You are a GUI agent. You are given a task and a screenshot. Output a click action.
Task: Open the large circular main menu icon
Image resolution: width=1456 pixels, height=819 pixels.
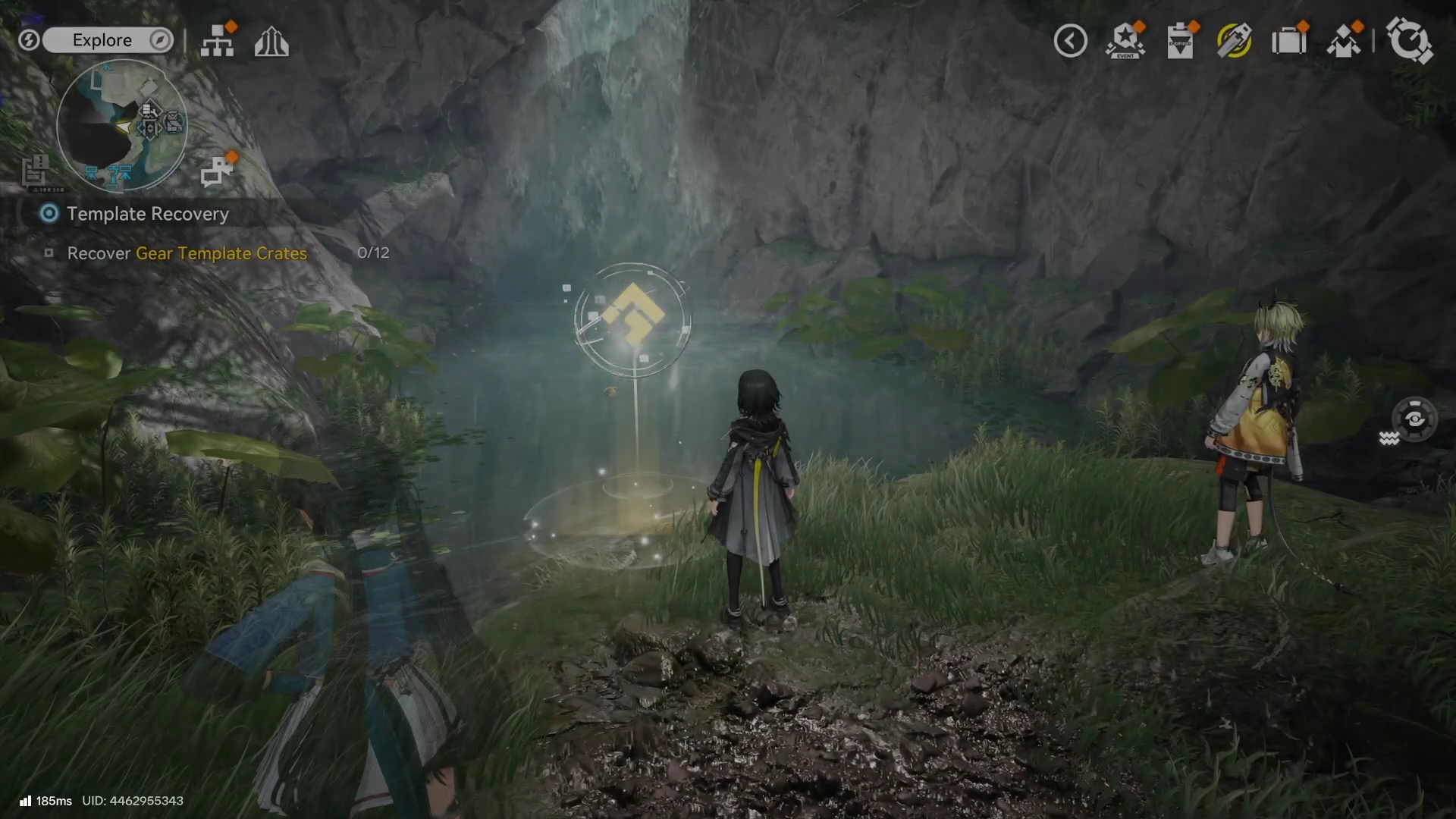[1409, 41]
